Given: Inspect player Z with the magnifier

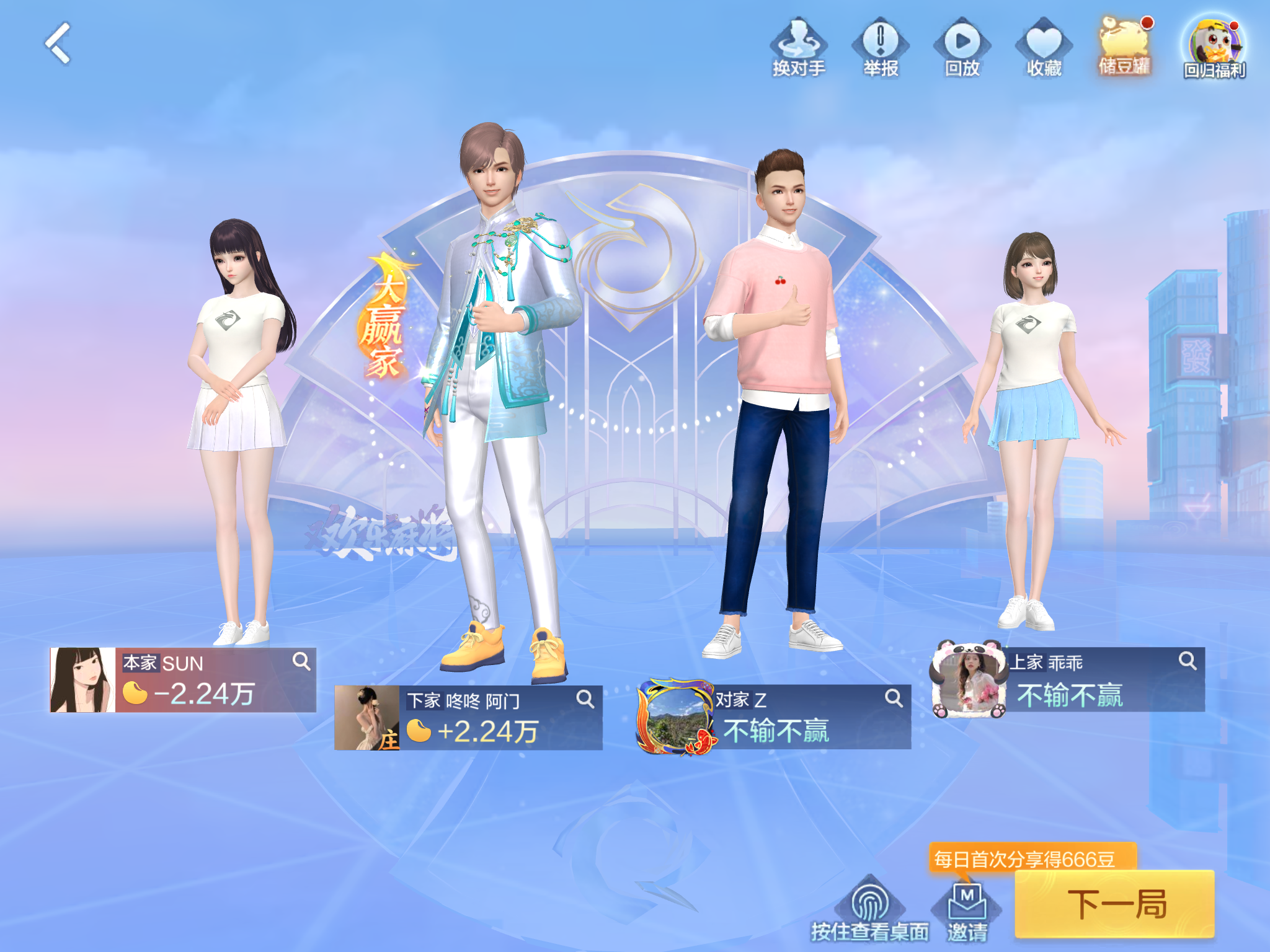Looking at the screenshot, I should [x=893, y=698].
